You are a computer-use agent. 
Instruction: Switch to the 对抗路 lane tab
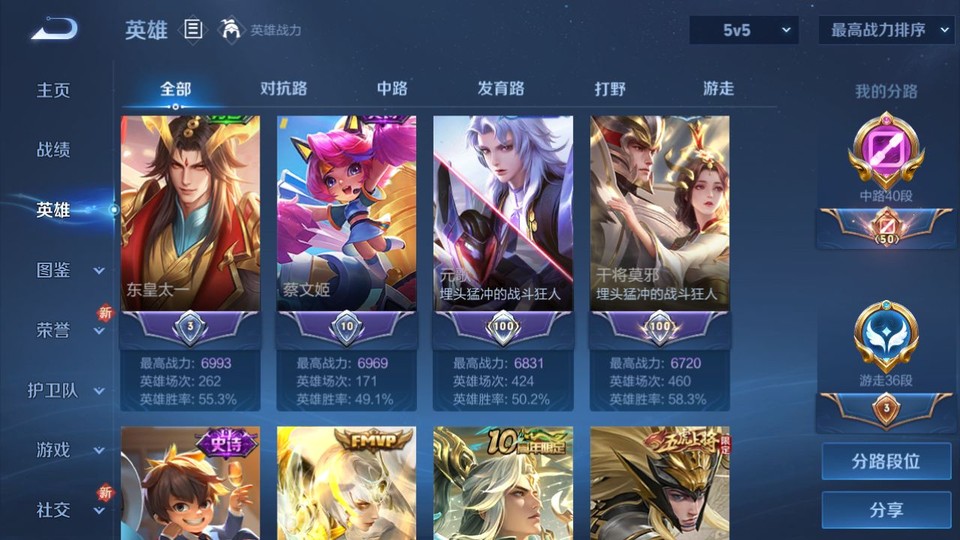pyautogui.click(x=284, y=88)
